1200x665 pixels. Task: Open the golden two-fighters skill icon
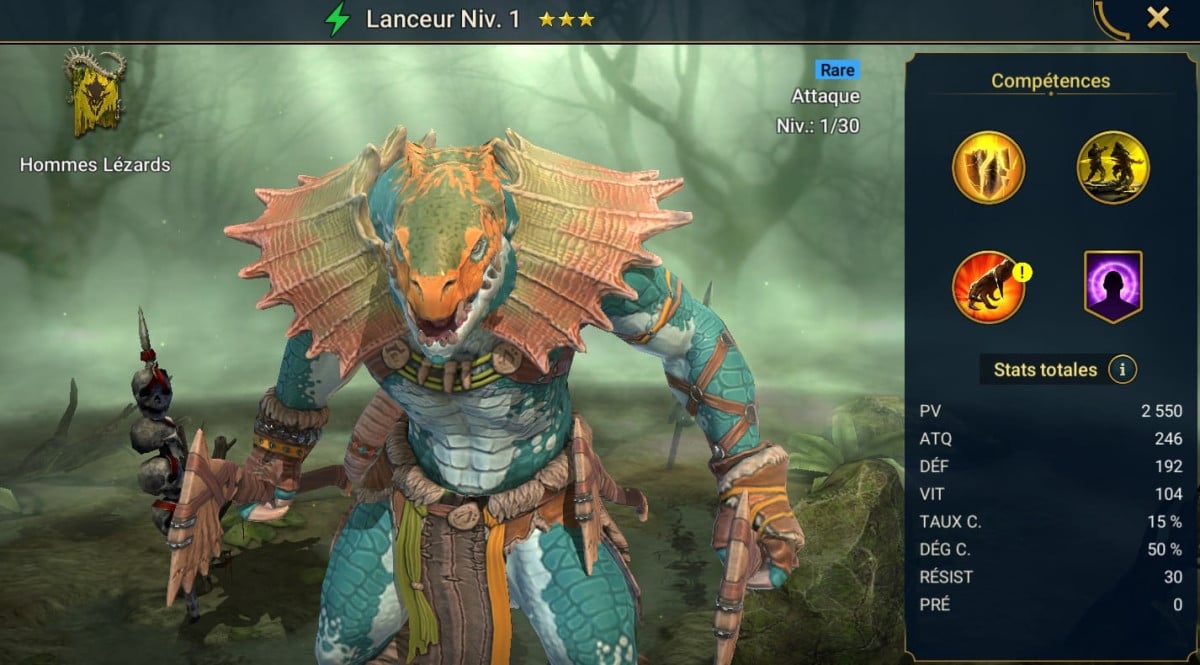1112,168
